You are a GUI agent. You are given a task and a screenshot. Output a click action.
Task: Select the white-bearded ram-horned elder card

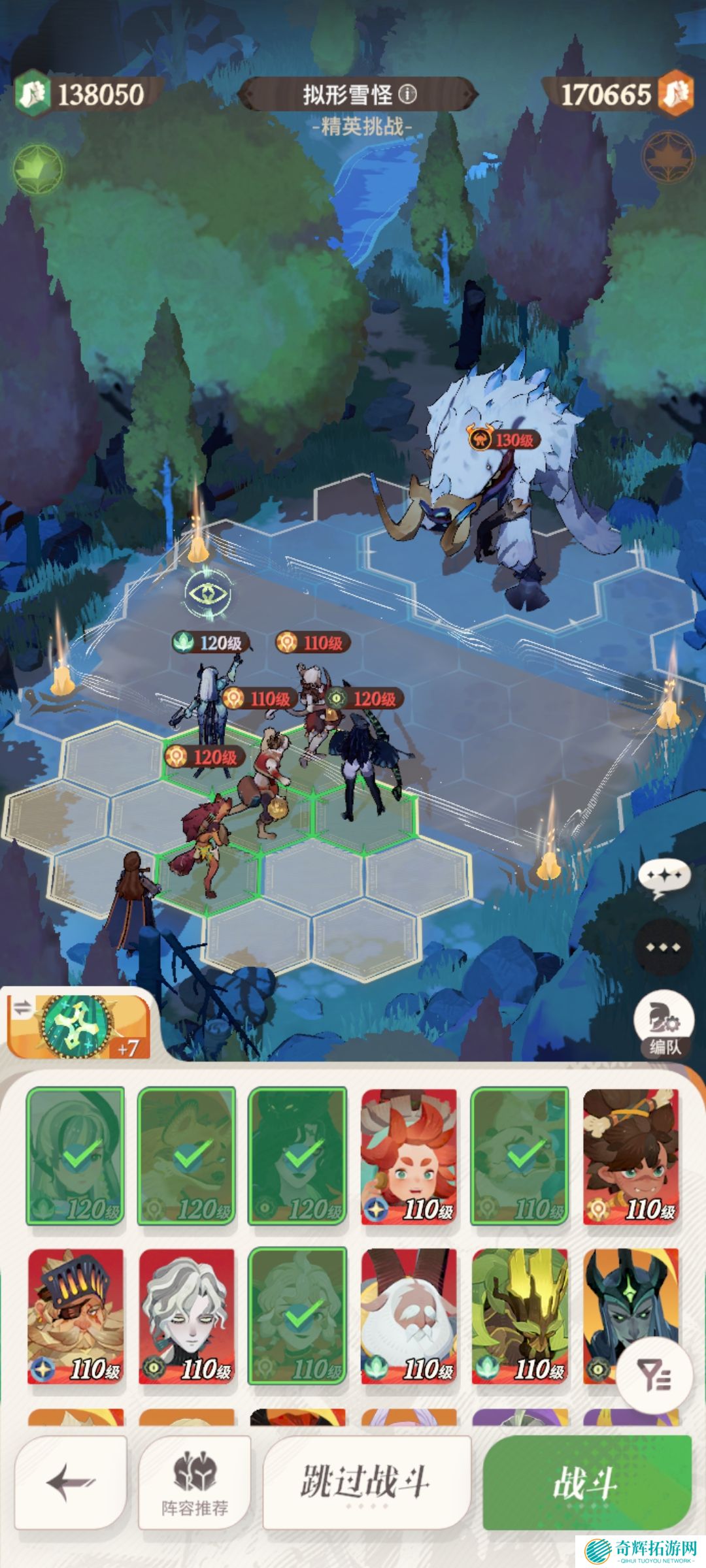[x=409, y=1316]
